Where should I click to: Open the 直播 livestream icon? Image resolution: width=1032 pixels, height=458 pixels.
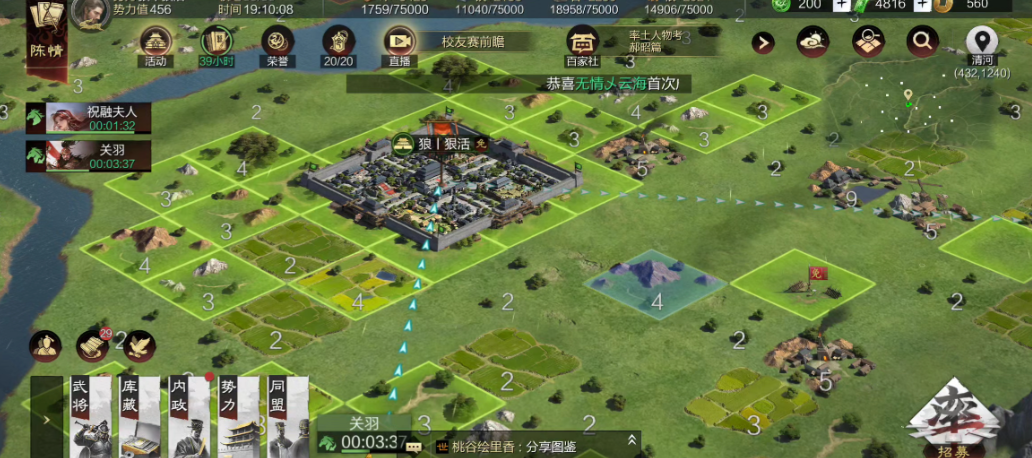399,43
